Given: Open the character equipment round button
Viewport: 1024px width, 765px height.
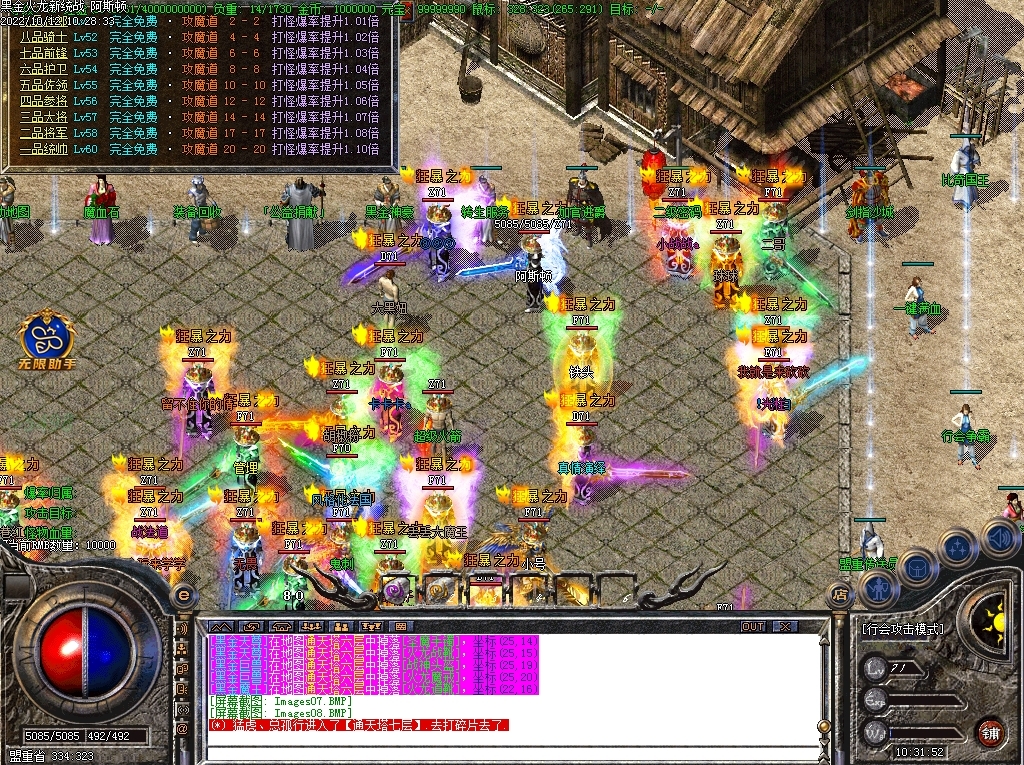Looking at the screenshot, I should (877, 590).
